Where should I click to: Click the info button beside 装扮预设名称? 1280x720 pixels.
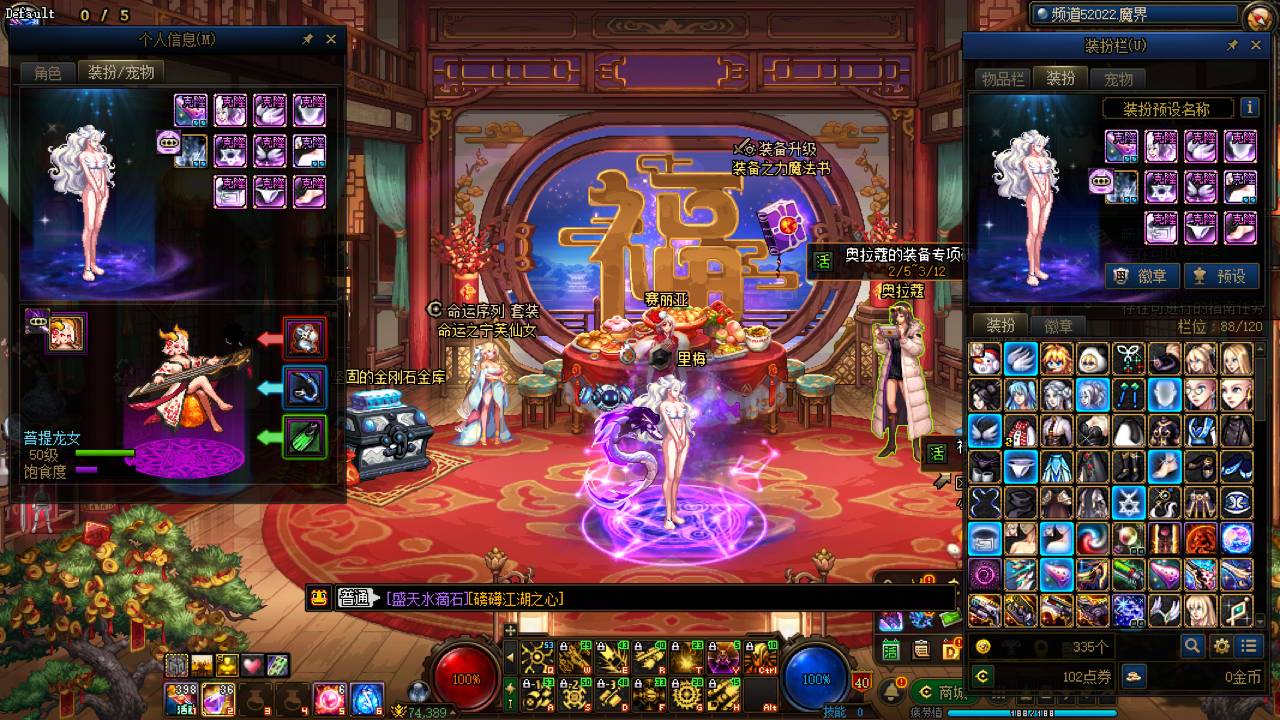click(x=1249, y=108)
